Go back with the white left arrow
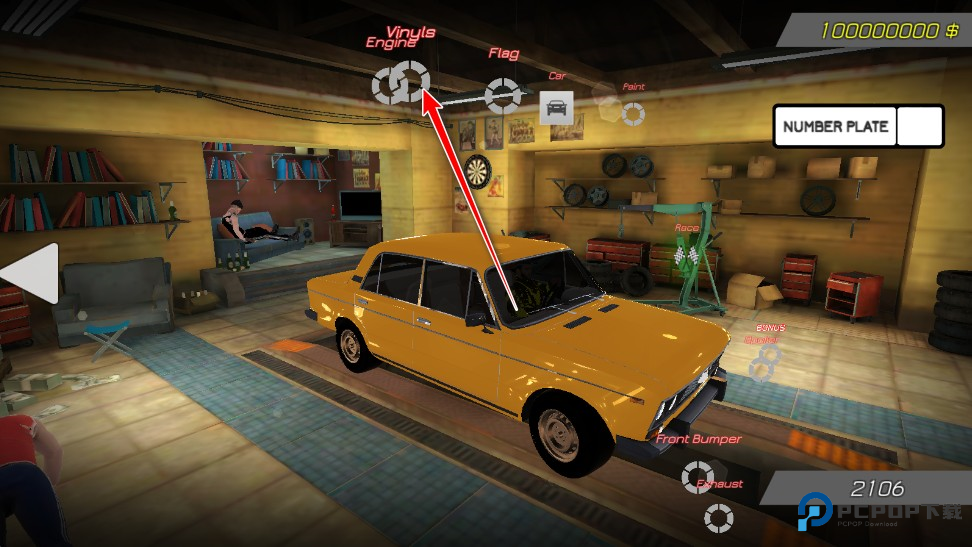The image size is (972, 547). coord(31,273)
